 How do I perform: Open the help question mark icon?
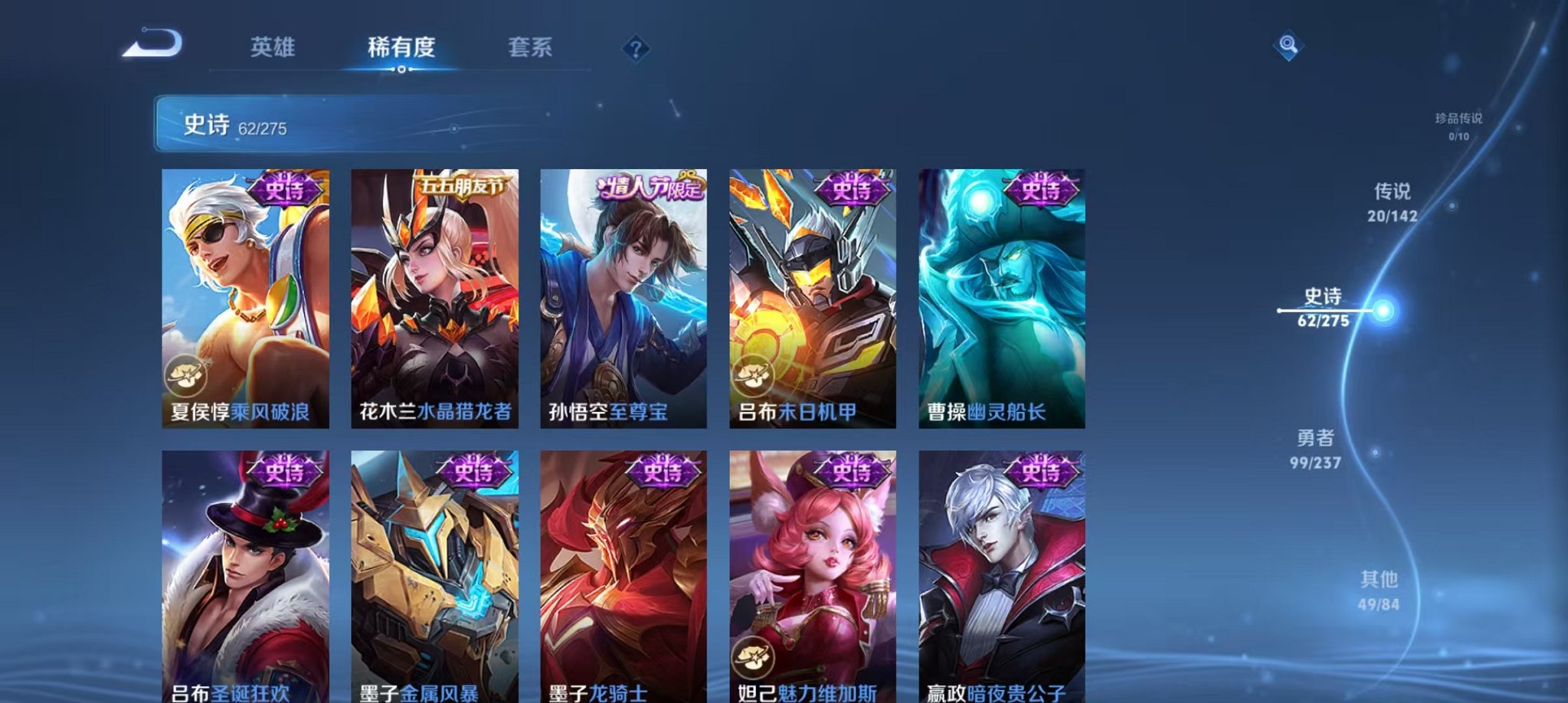click(x=634, y=49)
